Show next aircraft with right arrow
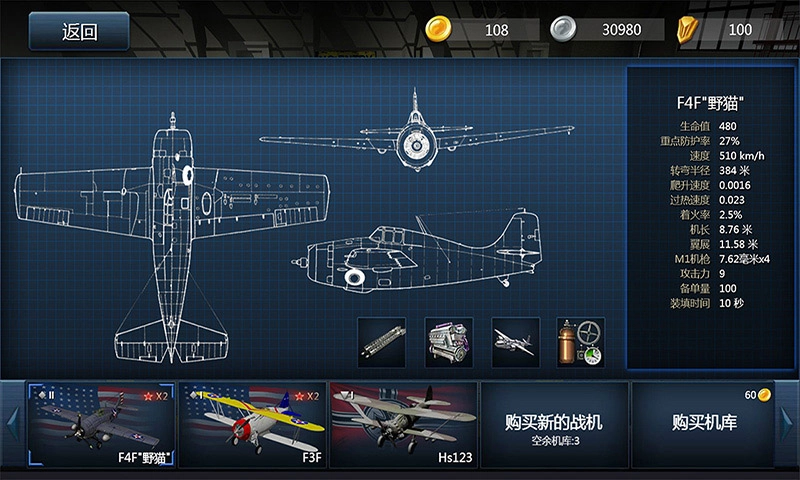This screenshot has width=800, height=480. [788, 425]
